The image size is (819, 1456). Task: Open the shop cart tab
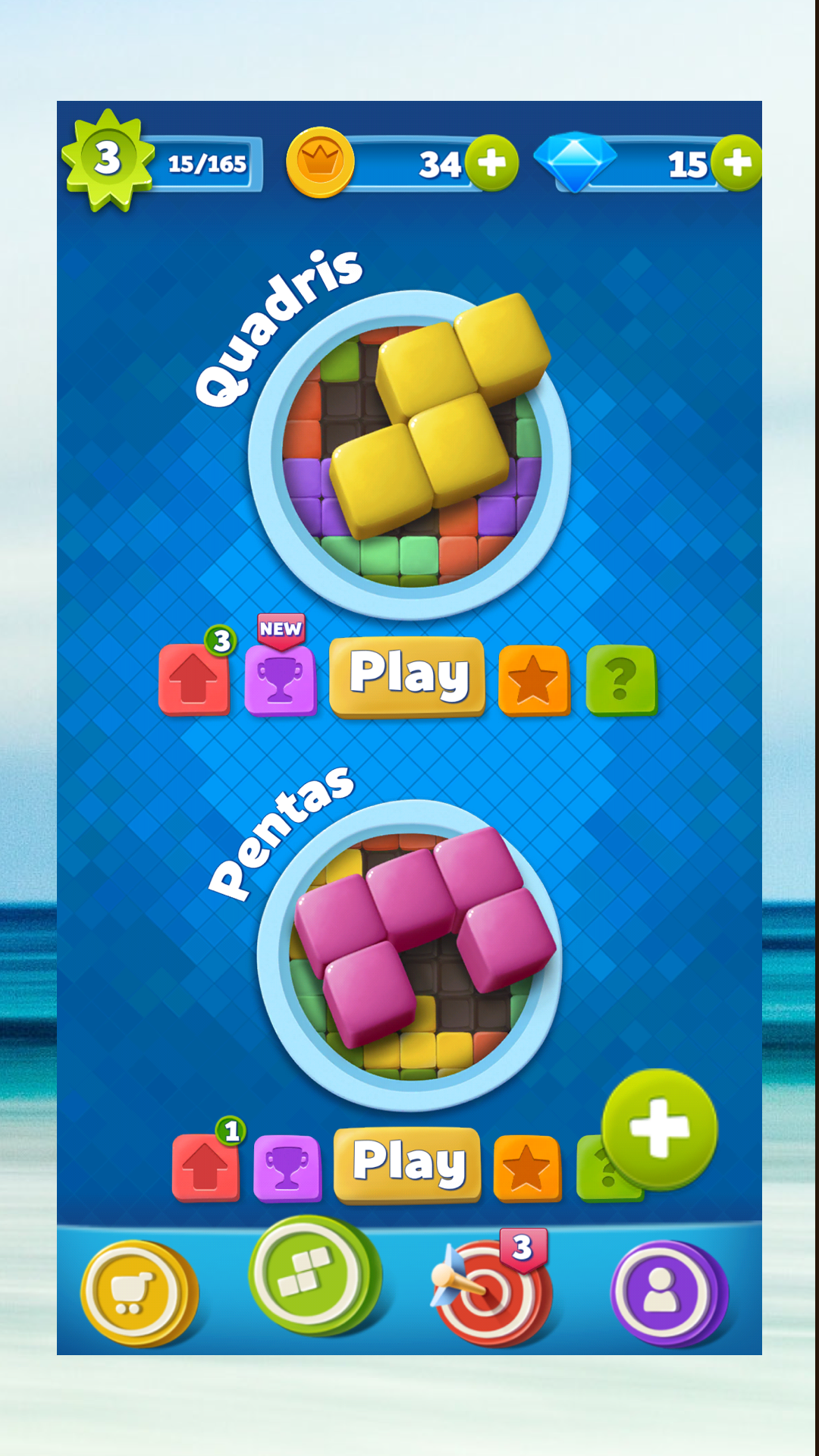[136, 1292]
